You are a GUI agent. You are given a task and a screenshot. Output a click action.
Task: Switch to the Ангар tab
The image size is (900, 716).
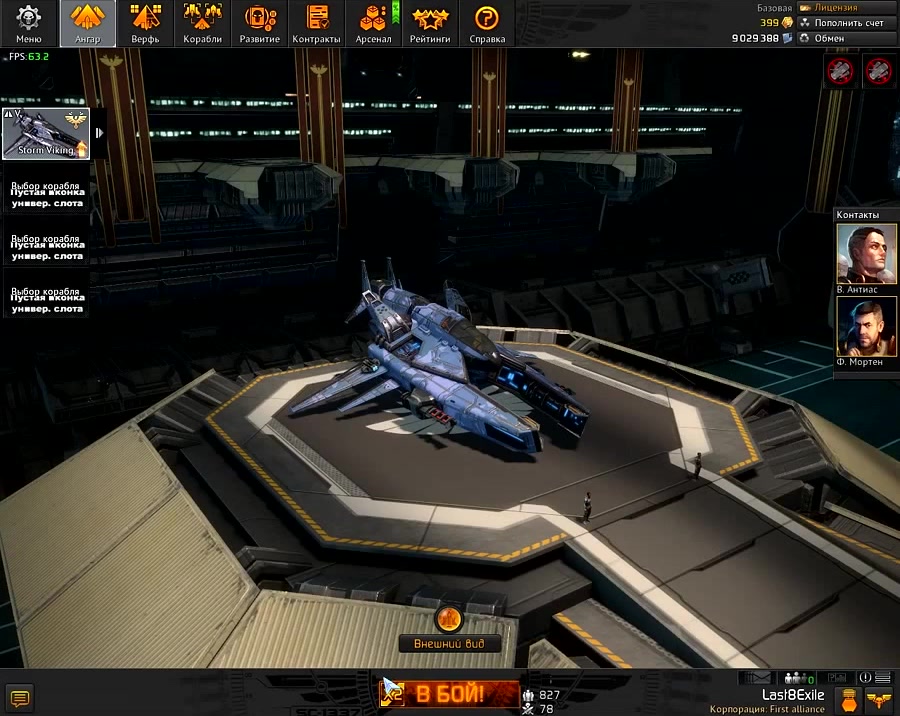[x=87, y=23]
